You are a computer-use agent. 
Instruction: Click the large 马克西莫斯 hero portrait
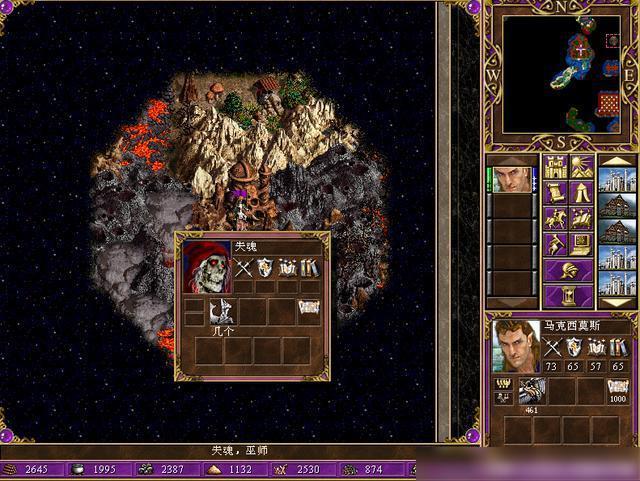coord(516,346)
